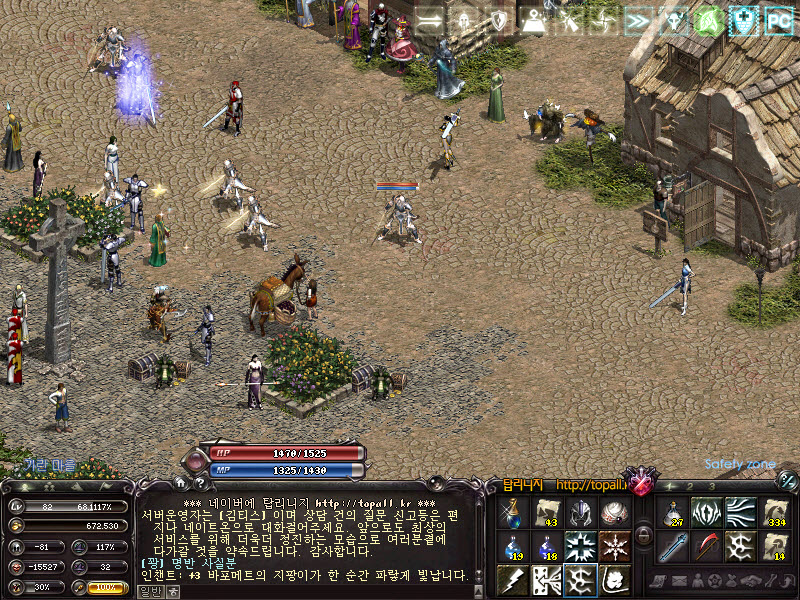This screenshot has height=600, width=800.
Task: Select the silver helmet hotbar slot
Action: 580,513
